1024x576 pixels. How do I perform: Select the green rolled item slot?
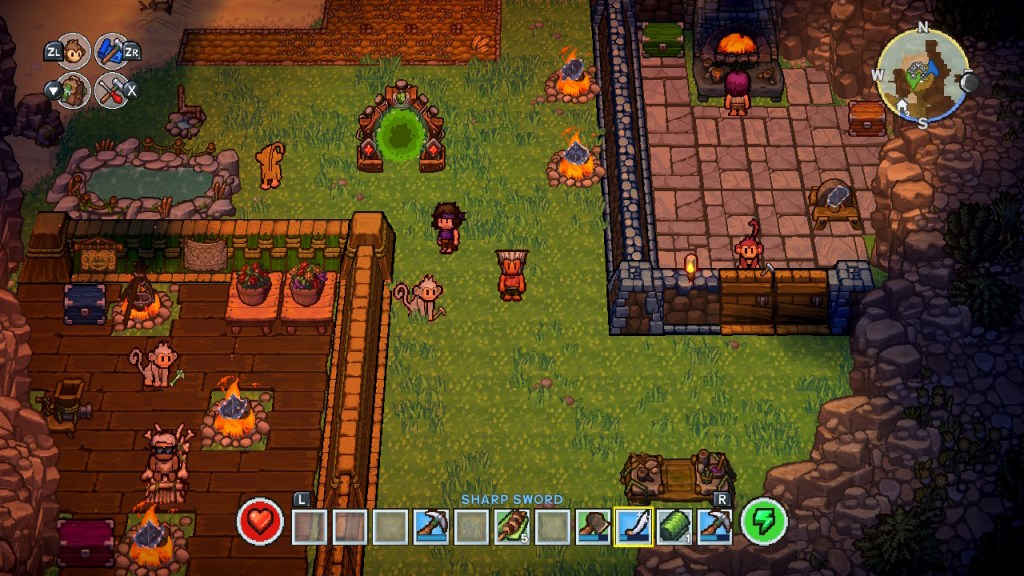click(x=674, y=526)
